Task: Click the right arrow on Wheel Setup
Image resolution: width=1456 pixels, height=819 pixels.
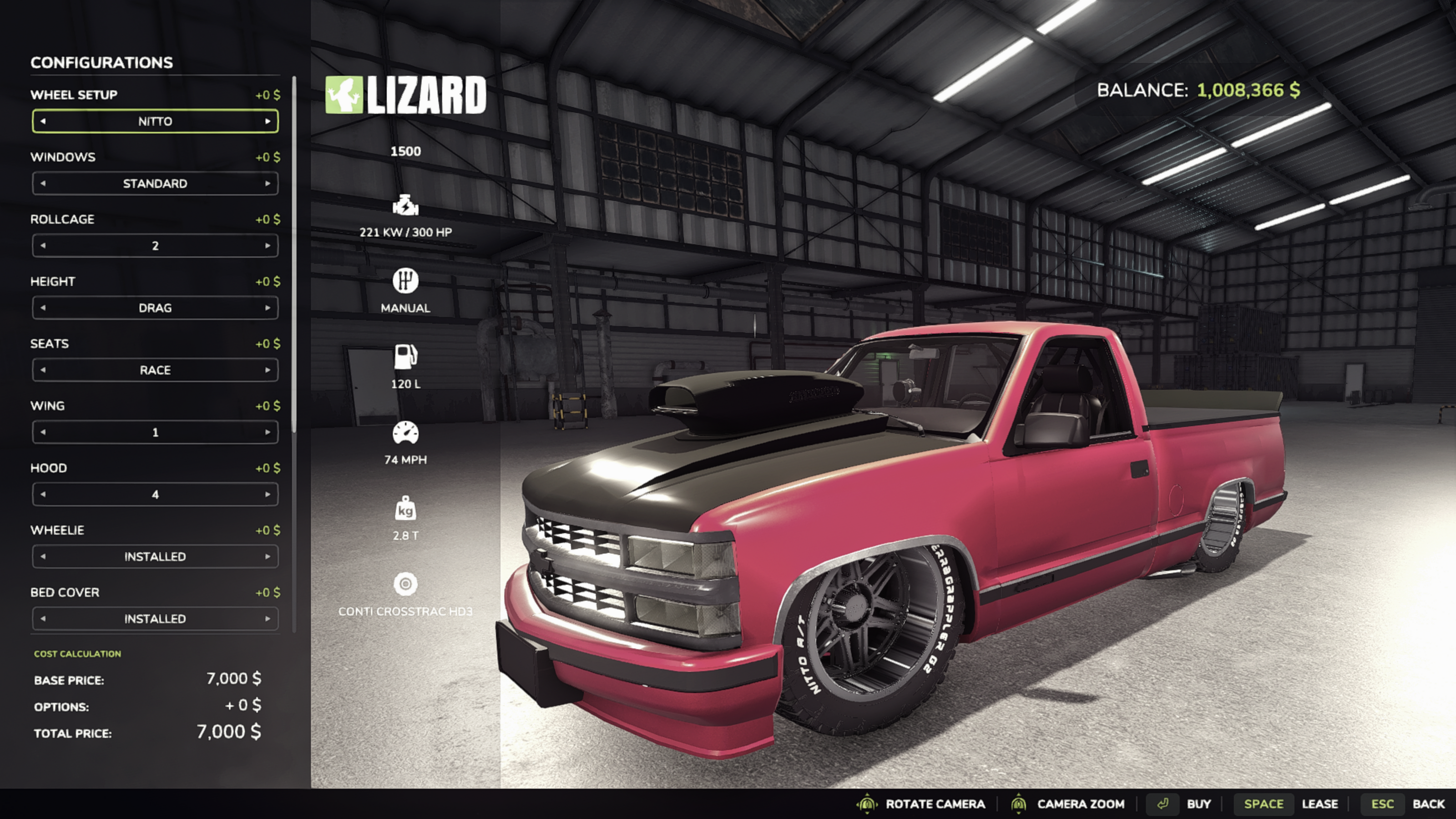Action: click(x=268, y=121)
